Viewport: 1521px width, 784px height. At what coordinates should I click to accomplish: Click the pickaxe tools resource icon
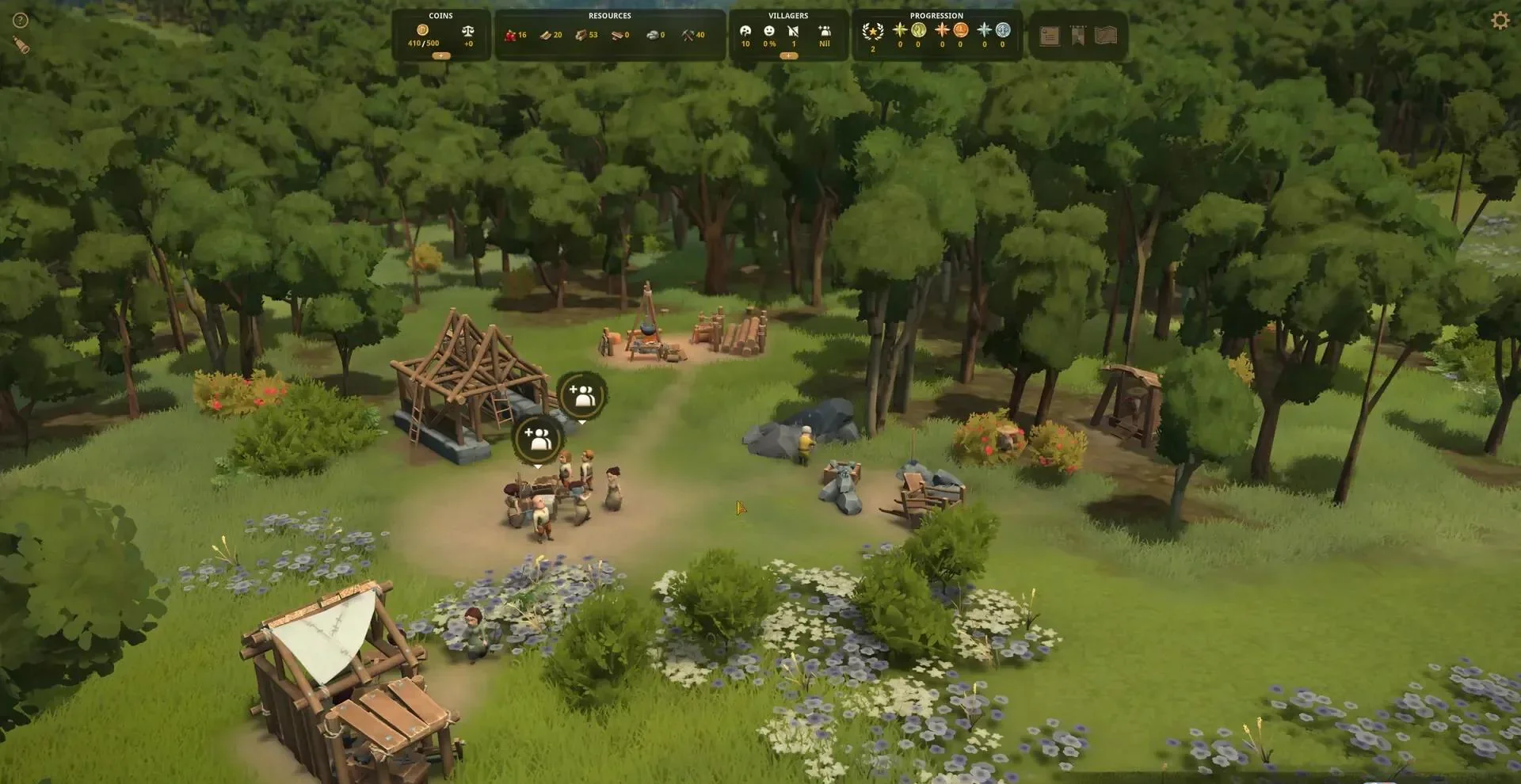coord(688,35)
